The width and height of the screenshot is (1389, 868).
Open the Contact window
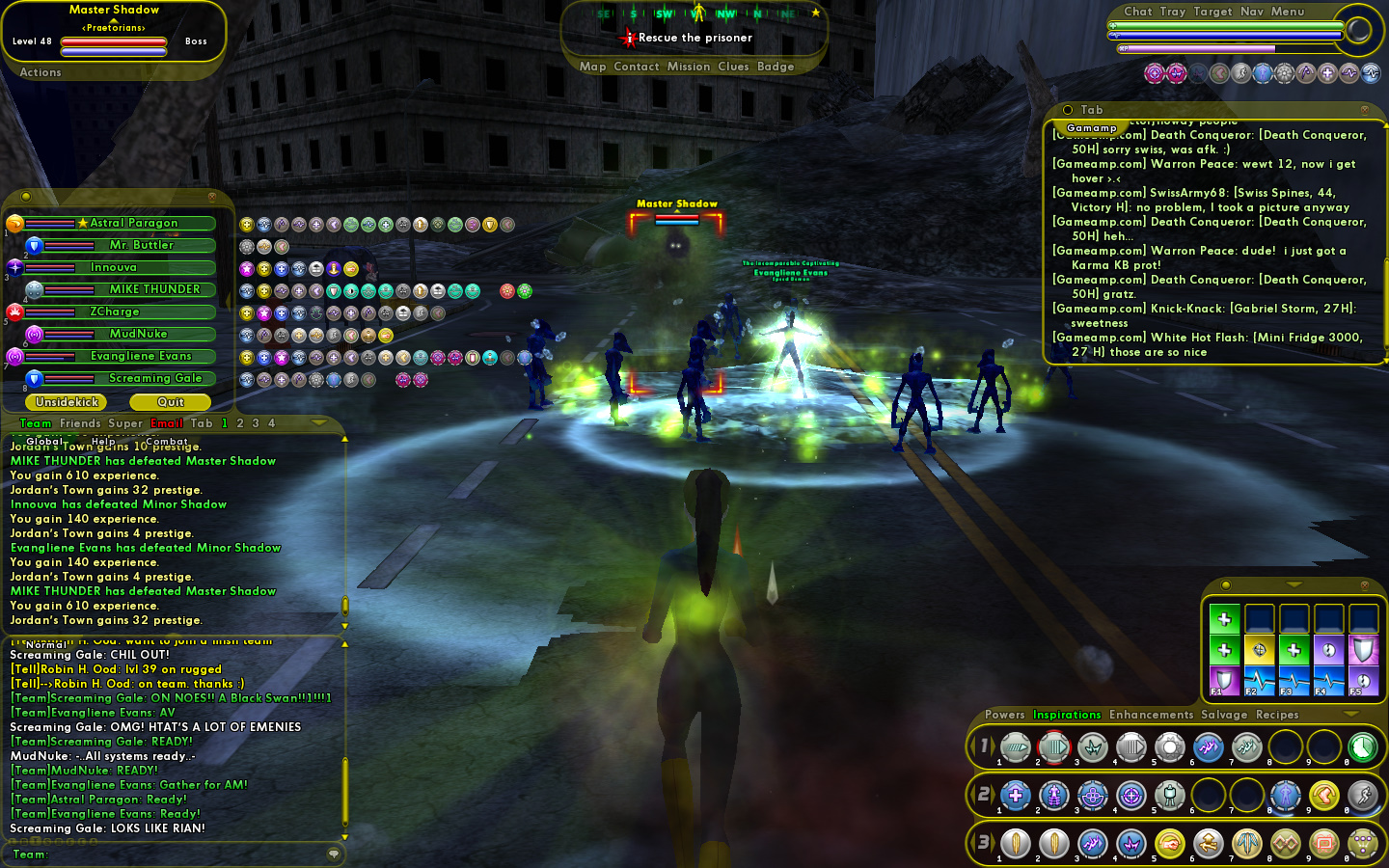pyautogui.click(x=636, y=67)
